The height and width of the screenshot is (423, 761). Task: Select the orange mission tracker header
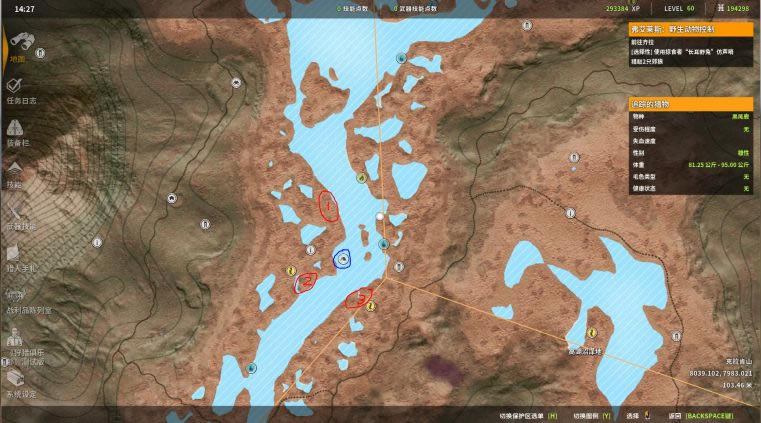[x=690, y=29]
